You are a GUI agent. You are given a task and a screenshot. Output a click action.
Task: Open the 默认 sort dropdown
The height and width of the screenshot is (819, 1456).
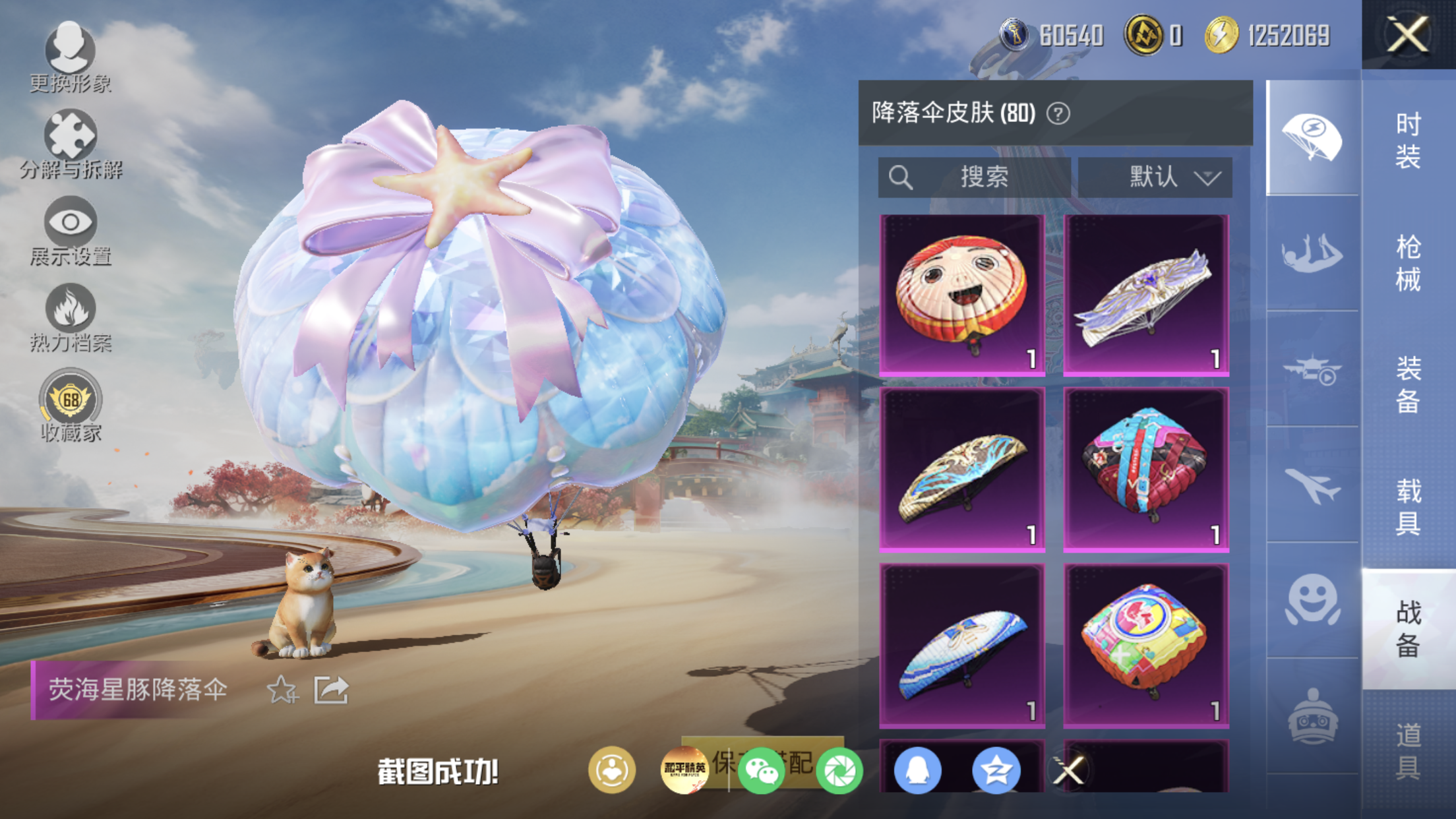(x=1155, y=177)
